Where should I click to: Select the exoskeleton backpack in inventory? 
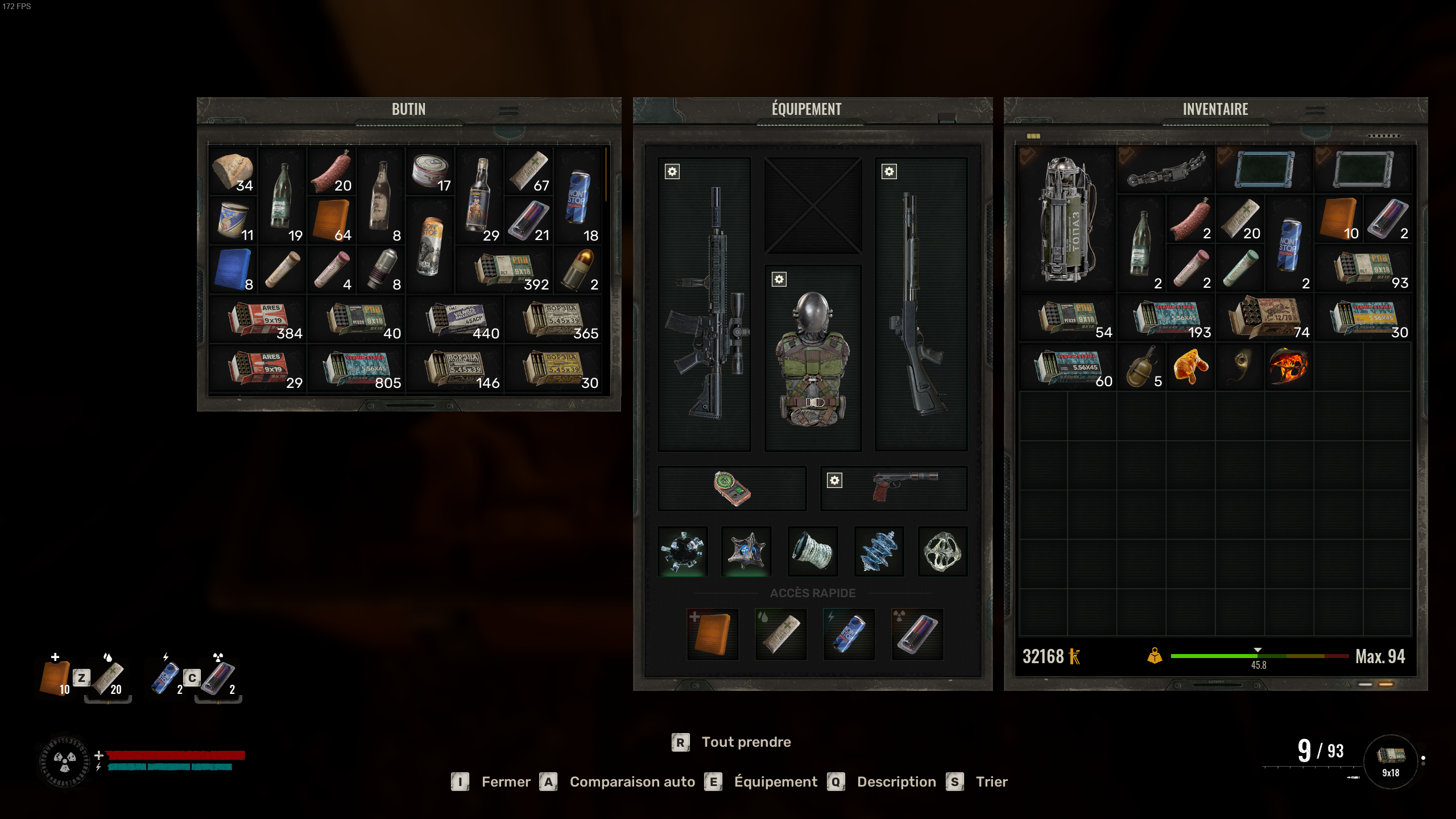pyautogui.click(x=1067, y=220)
